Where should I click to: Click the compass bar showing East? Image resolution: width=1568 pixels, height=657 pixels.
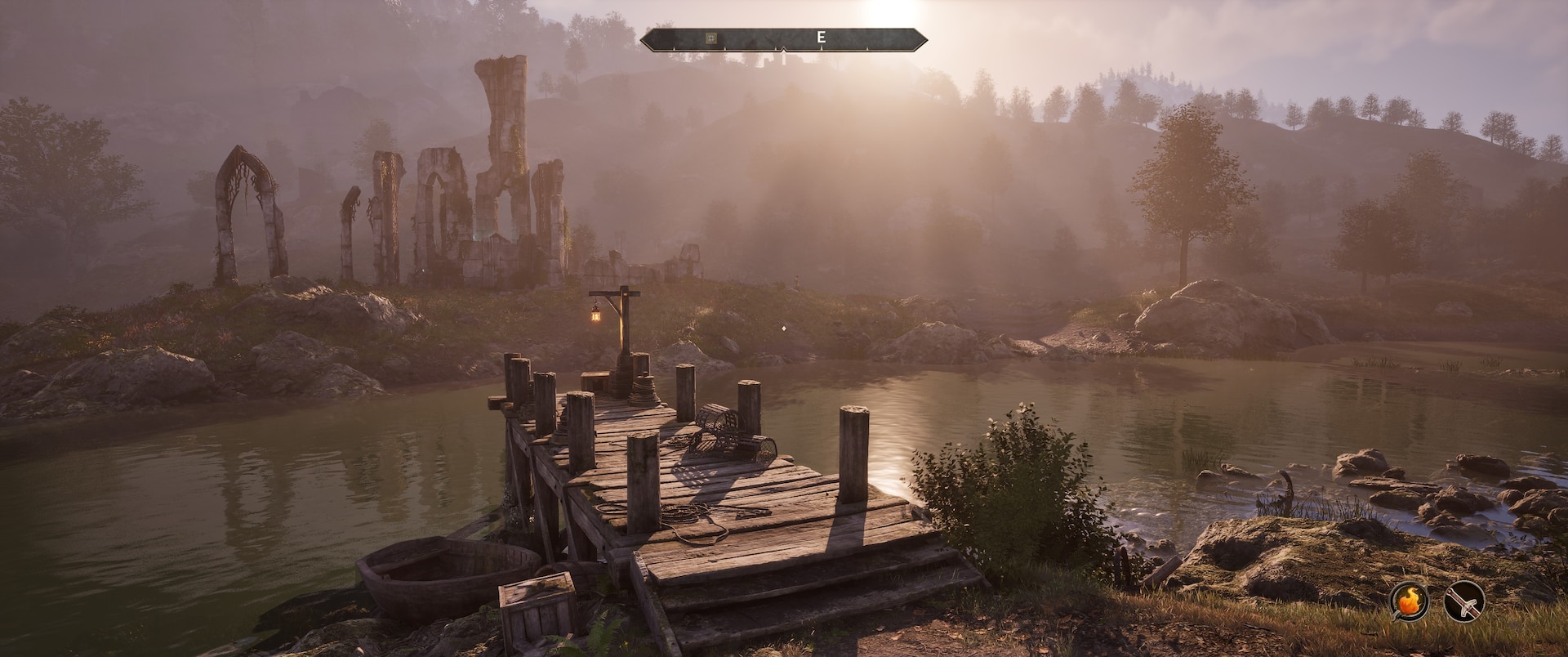click(x=784, y=38)
